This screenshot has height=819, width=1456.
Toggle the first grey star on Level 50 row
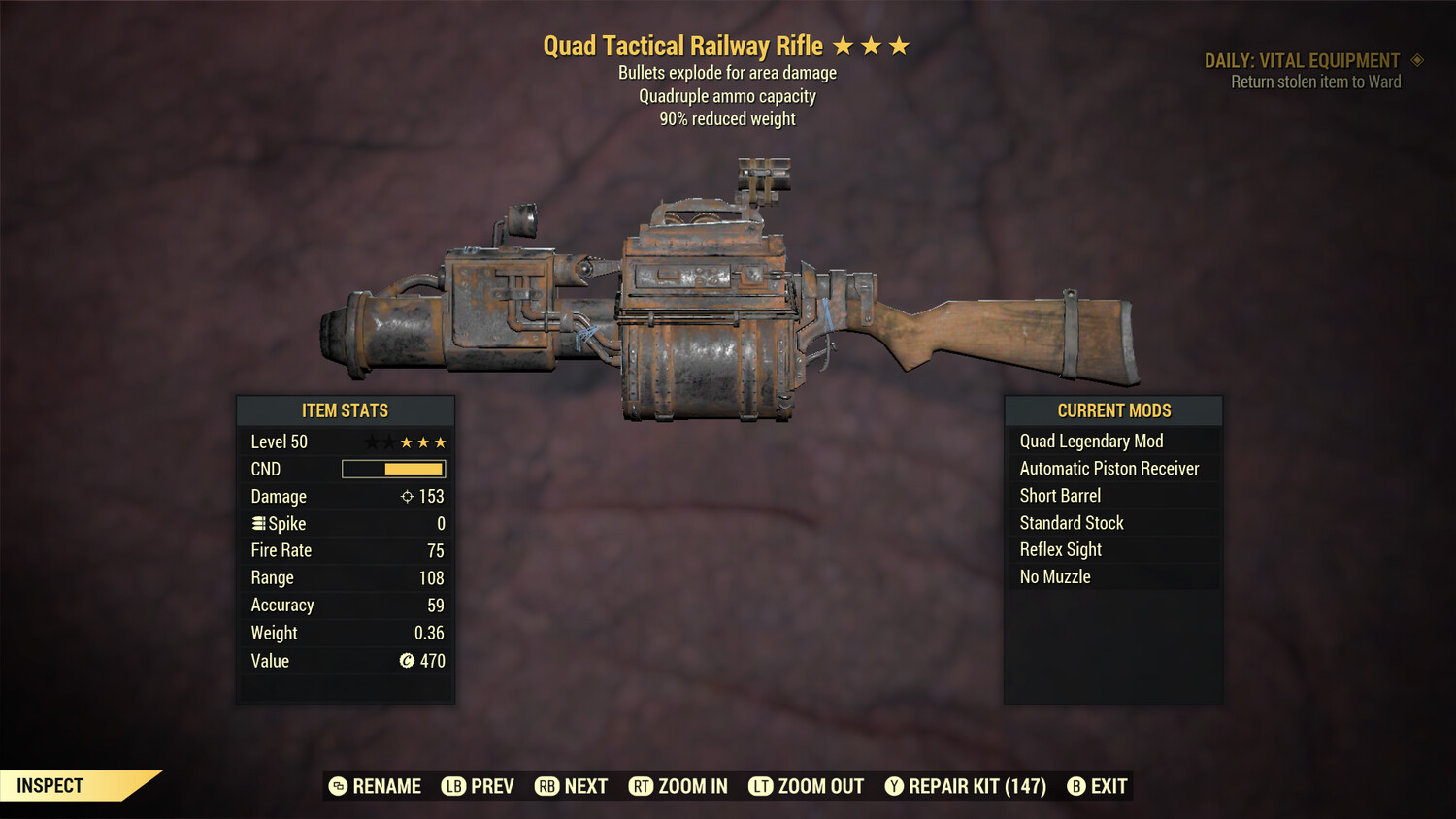(370, 442)
